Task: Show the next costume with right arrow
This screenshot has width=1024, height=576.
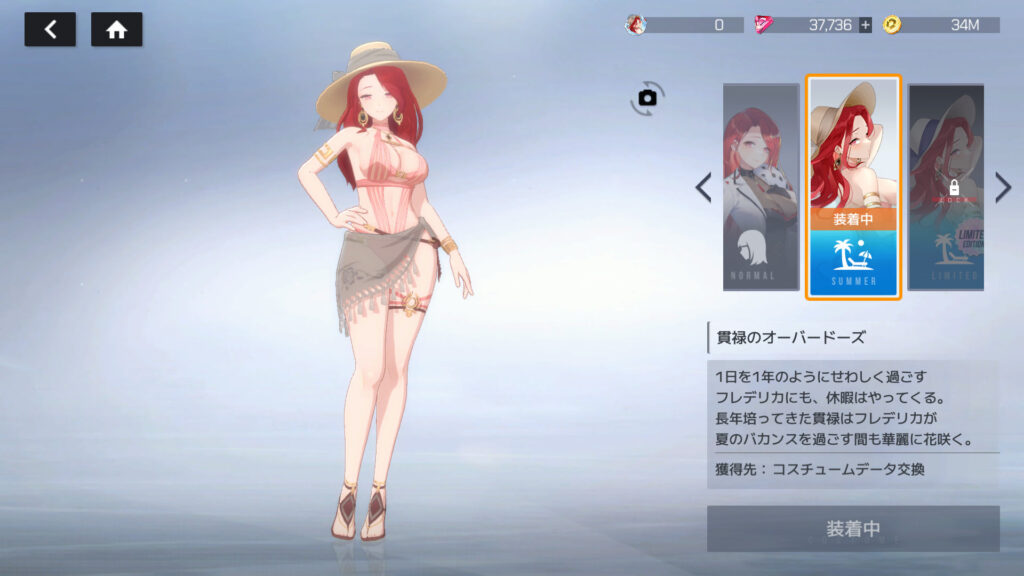Action: [1003, 187]
